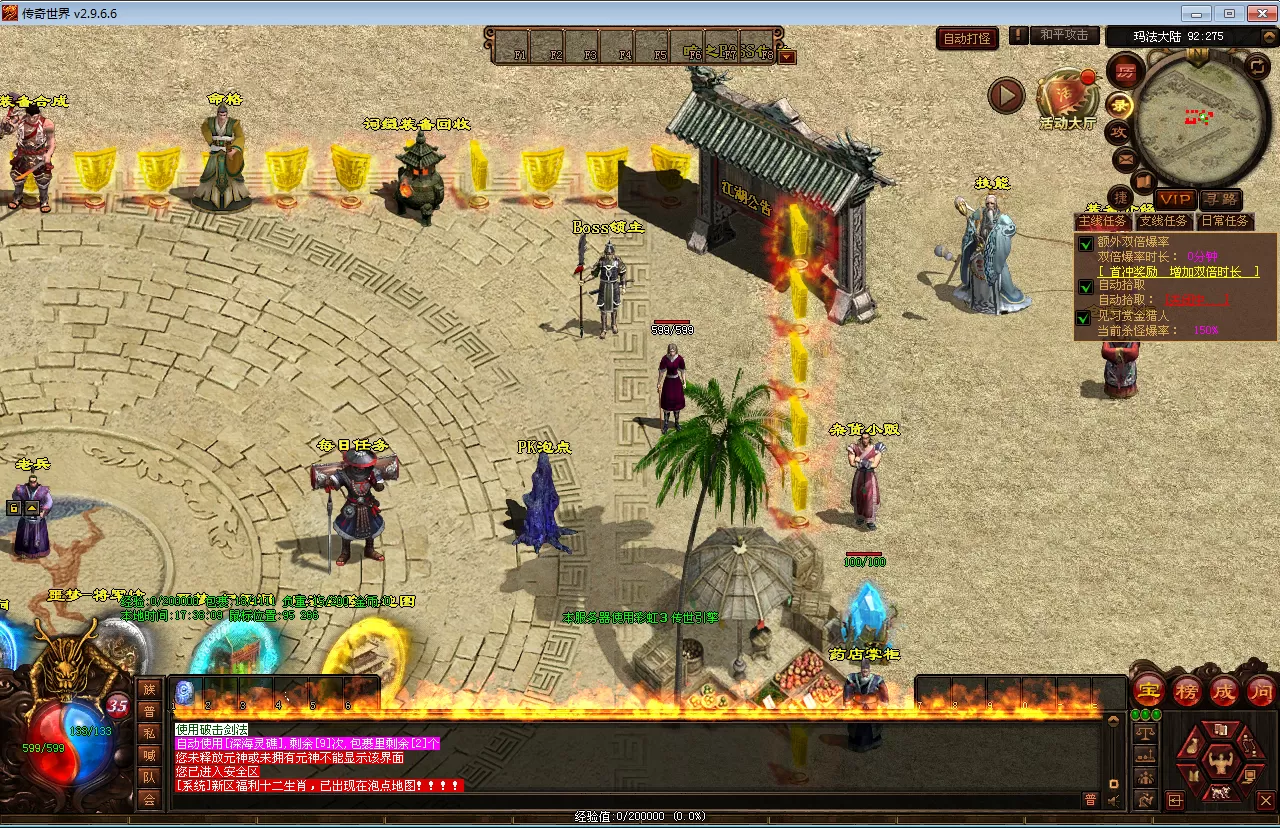Viewport: 1280px width, 828px height.
Task: Open the mail envelope icon
Action: click(x=1125, y=158)
